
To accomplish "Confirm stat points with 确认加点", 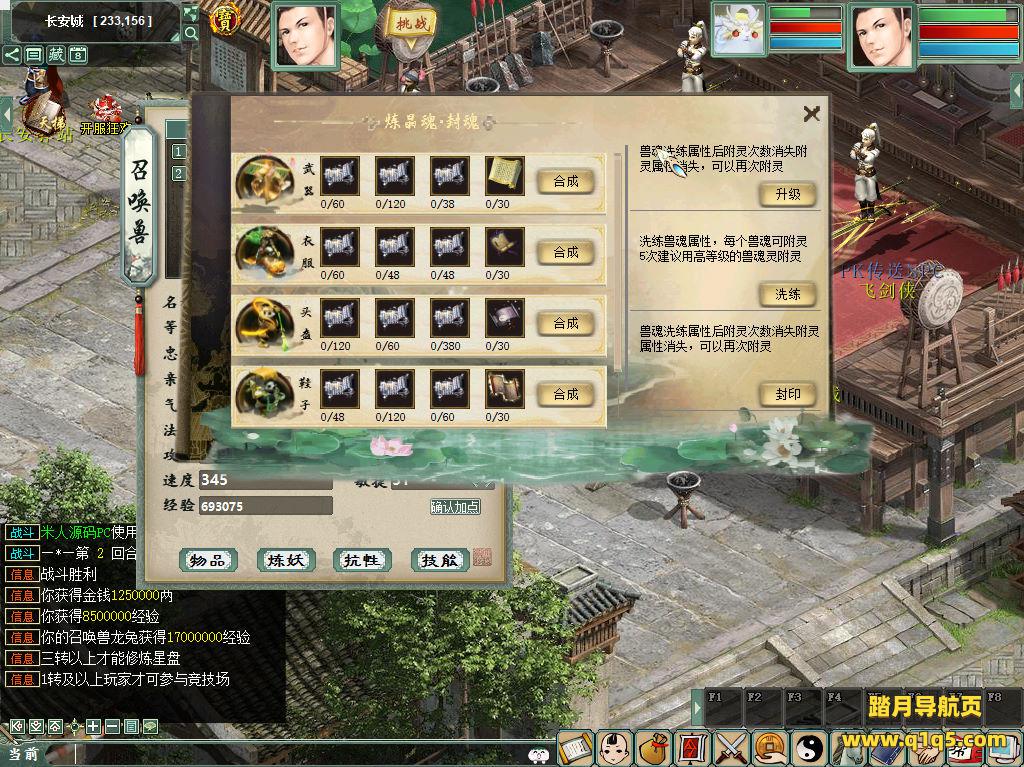I will [x=455, y=507].
